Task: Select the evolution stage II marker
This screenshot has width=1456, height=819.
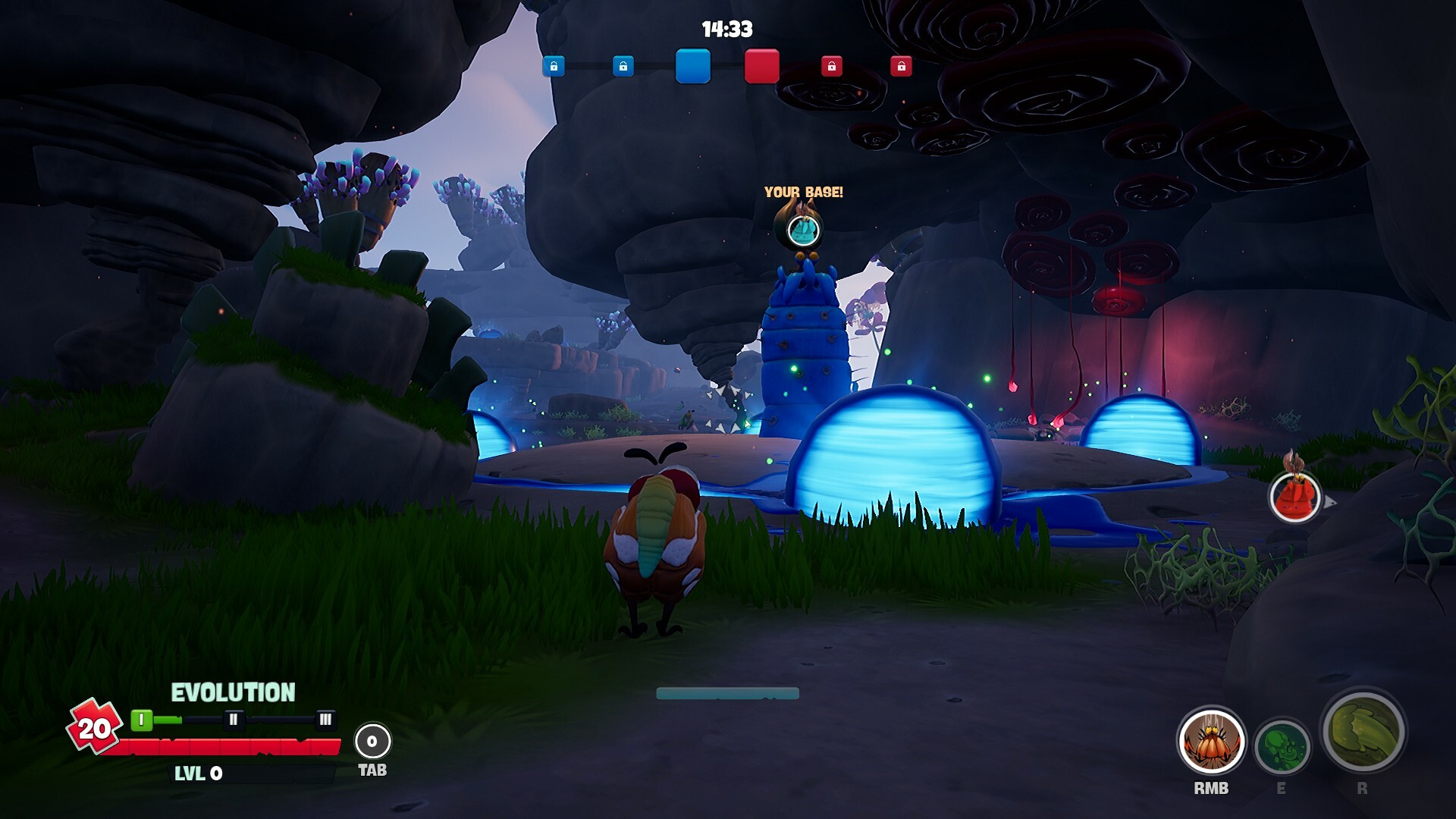Action: pyautogui.click(x=234, y=720)
